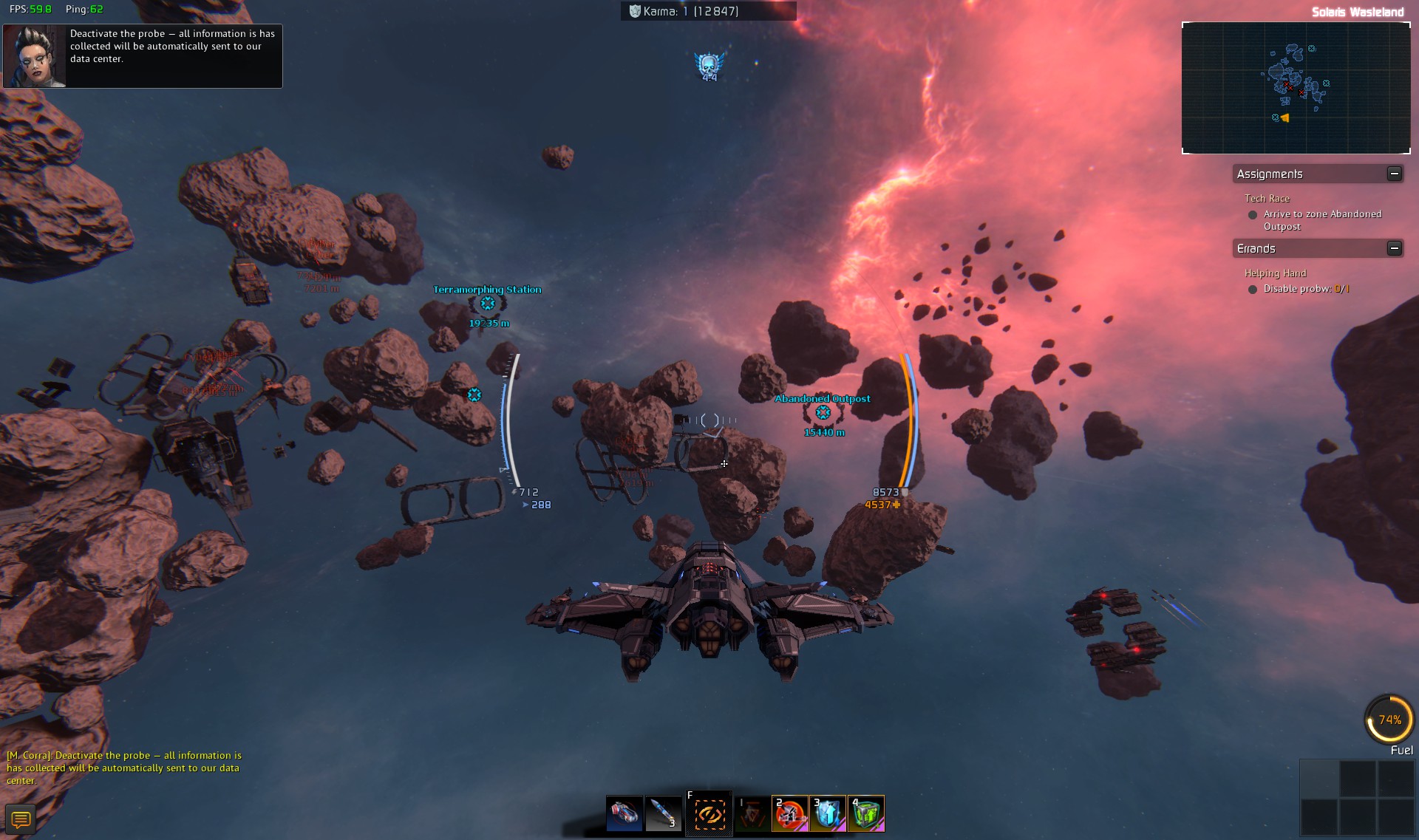1419x840 pixels.
Task: Select the Helping Hand errand entry
Action: pyautogui.click(x=1275, y=273)
